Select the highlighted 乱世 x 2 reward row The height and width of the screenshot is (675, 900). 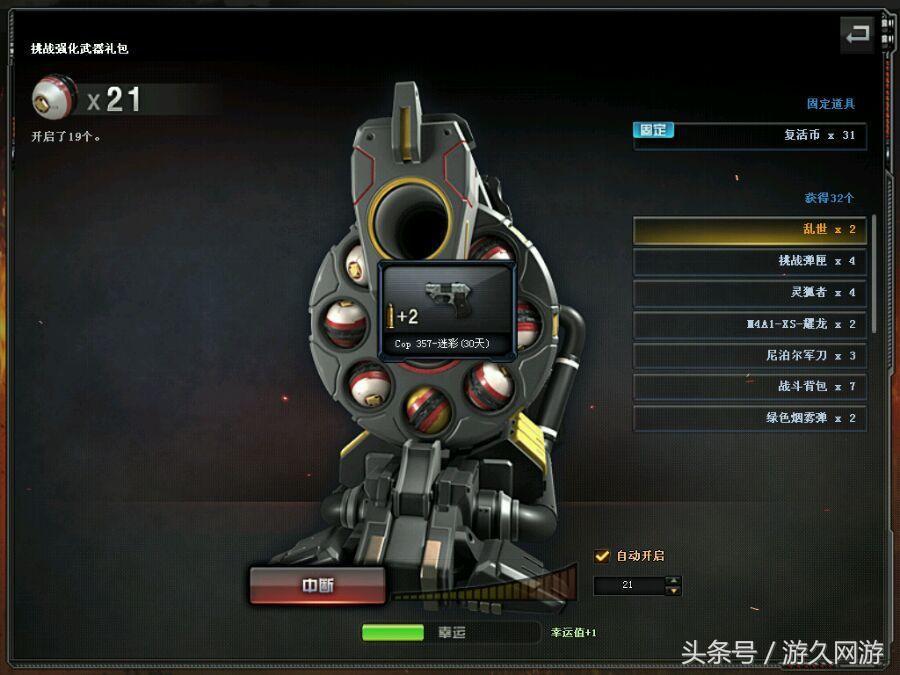coord(749,230)
